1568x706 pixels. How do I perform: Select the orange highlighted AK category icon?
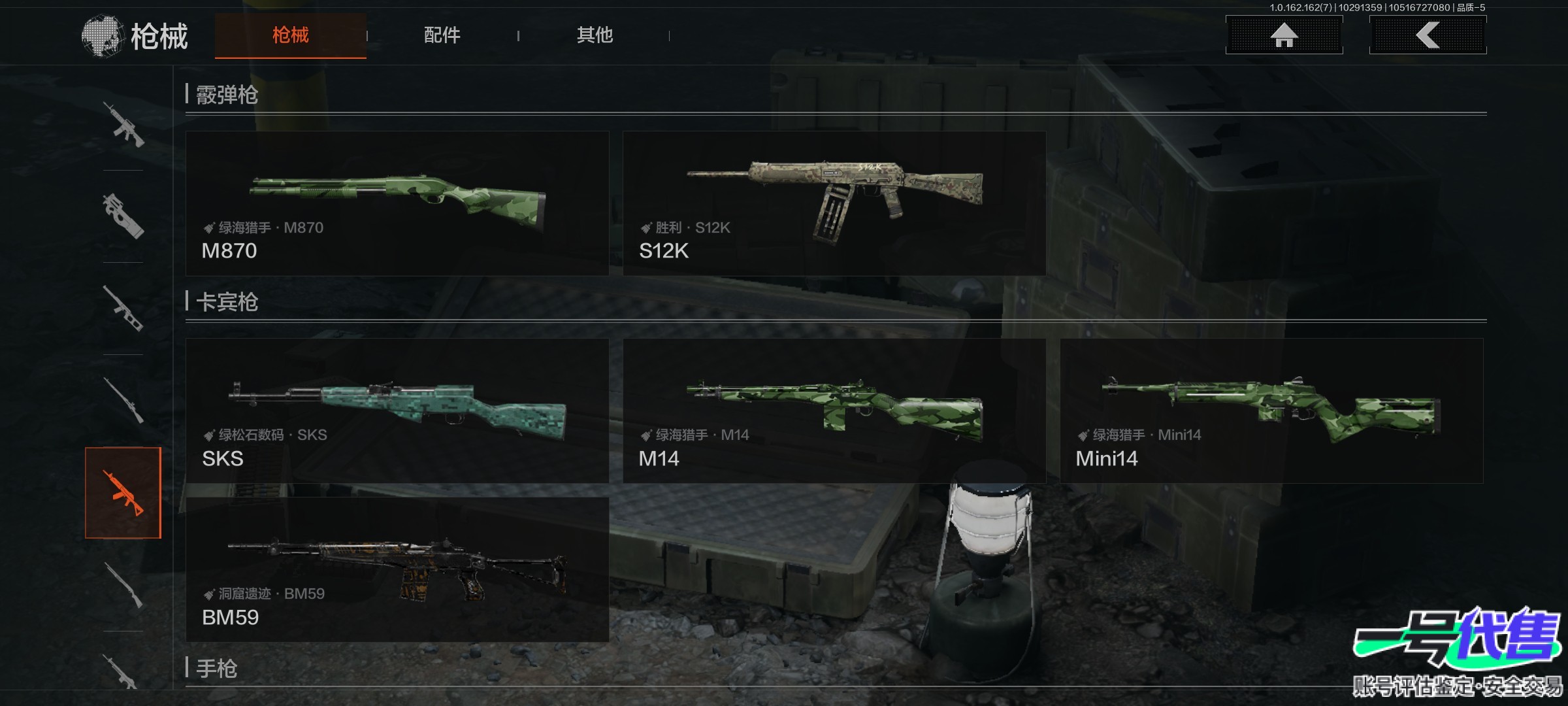coord(123,493)
